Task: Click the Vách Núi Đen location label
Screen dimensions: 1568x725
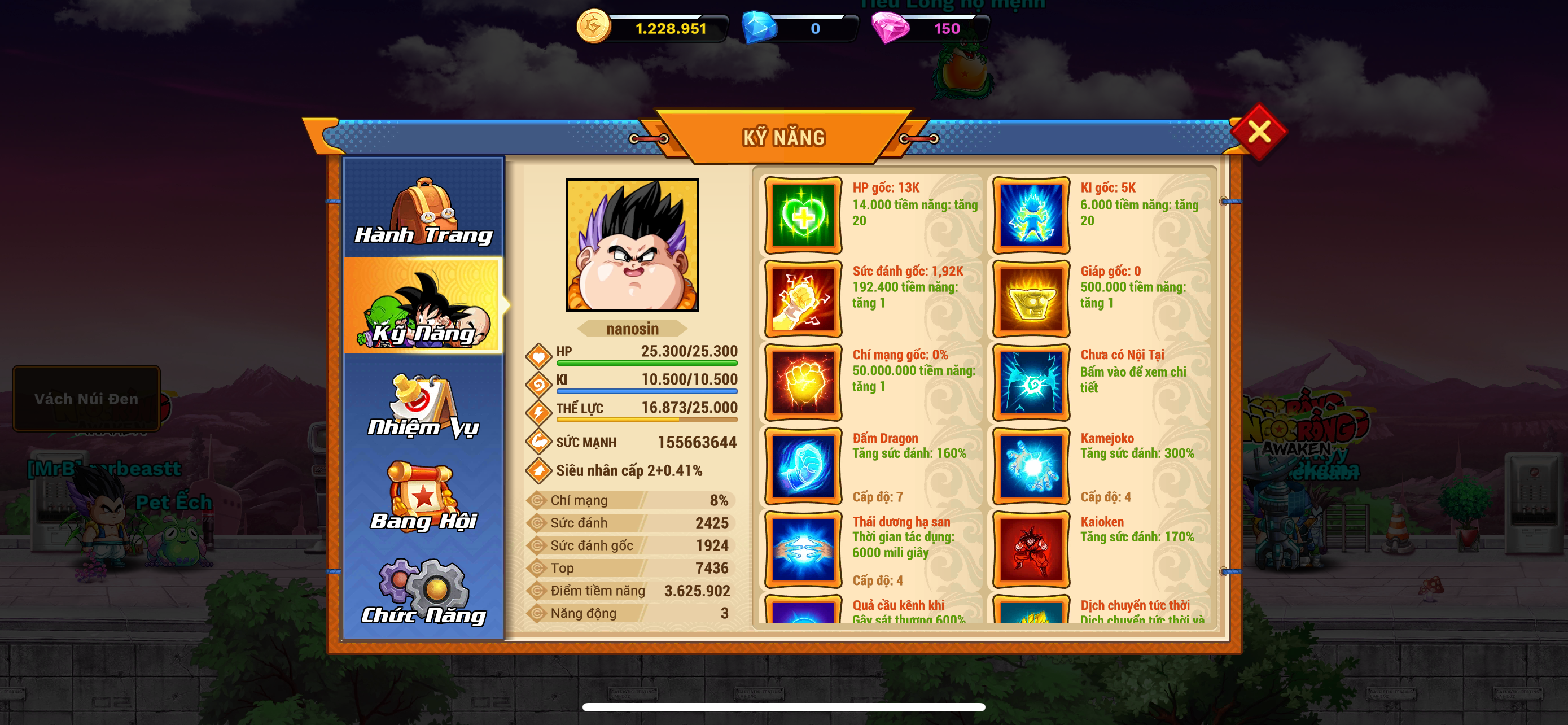Action: (86, 399)
